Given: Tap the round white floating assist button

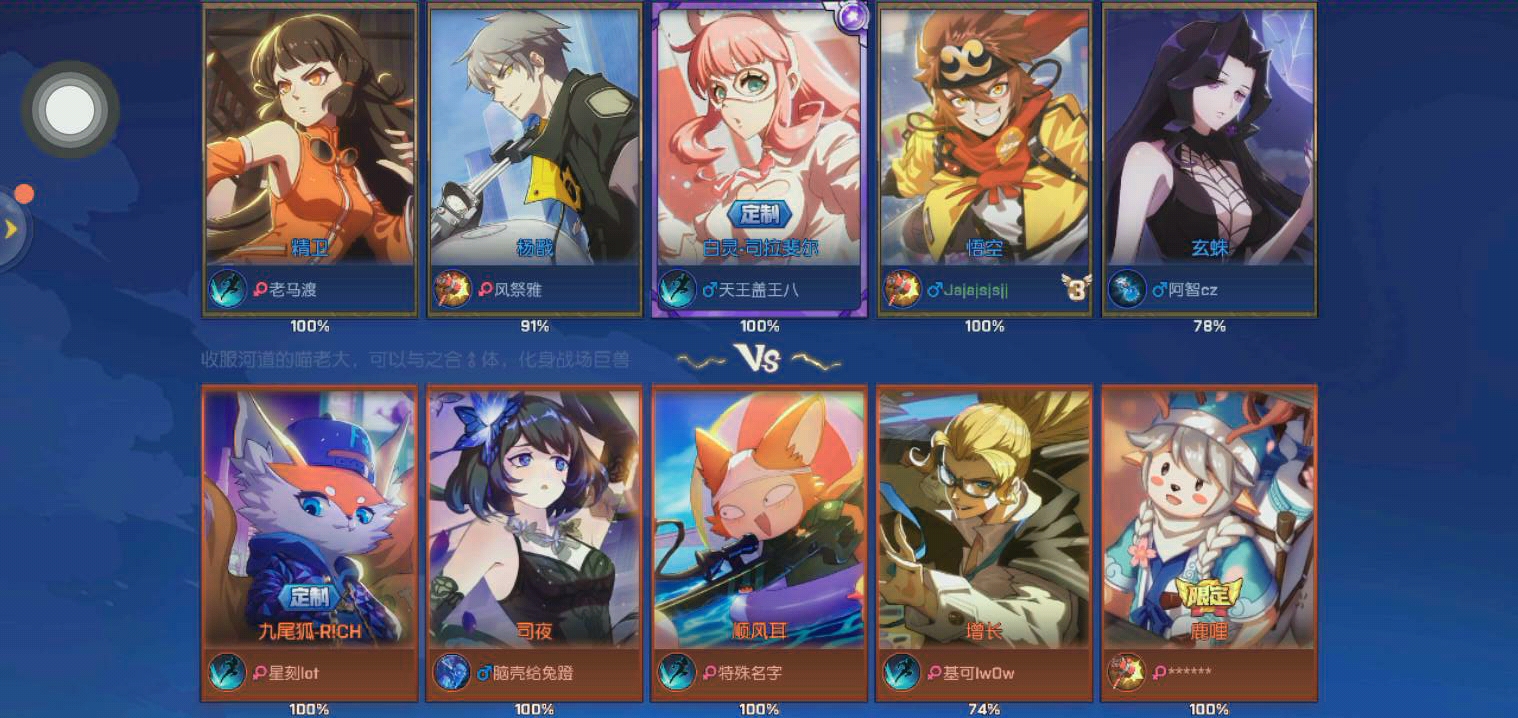Looking at the screenshot, I should point(70,109).
